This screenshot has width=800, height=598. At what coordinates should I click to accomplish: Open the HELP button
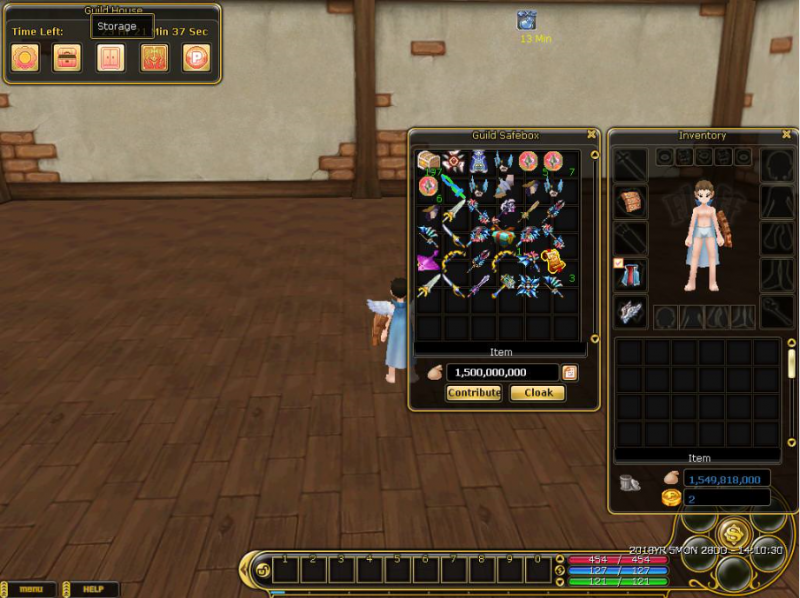[93, 589]
